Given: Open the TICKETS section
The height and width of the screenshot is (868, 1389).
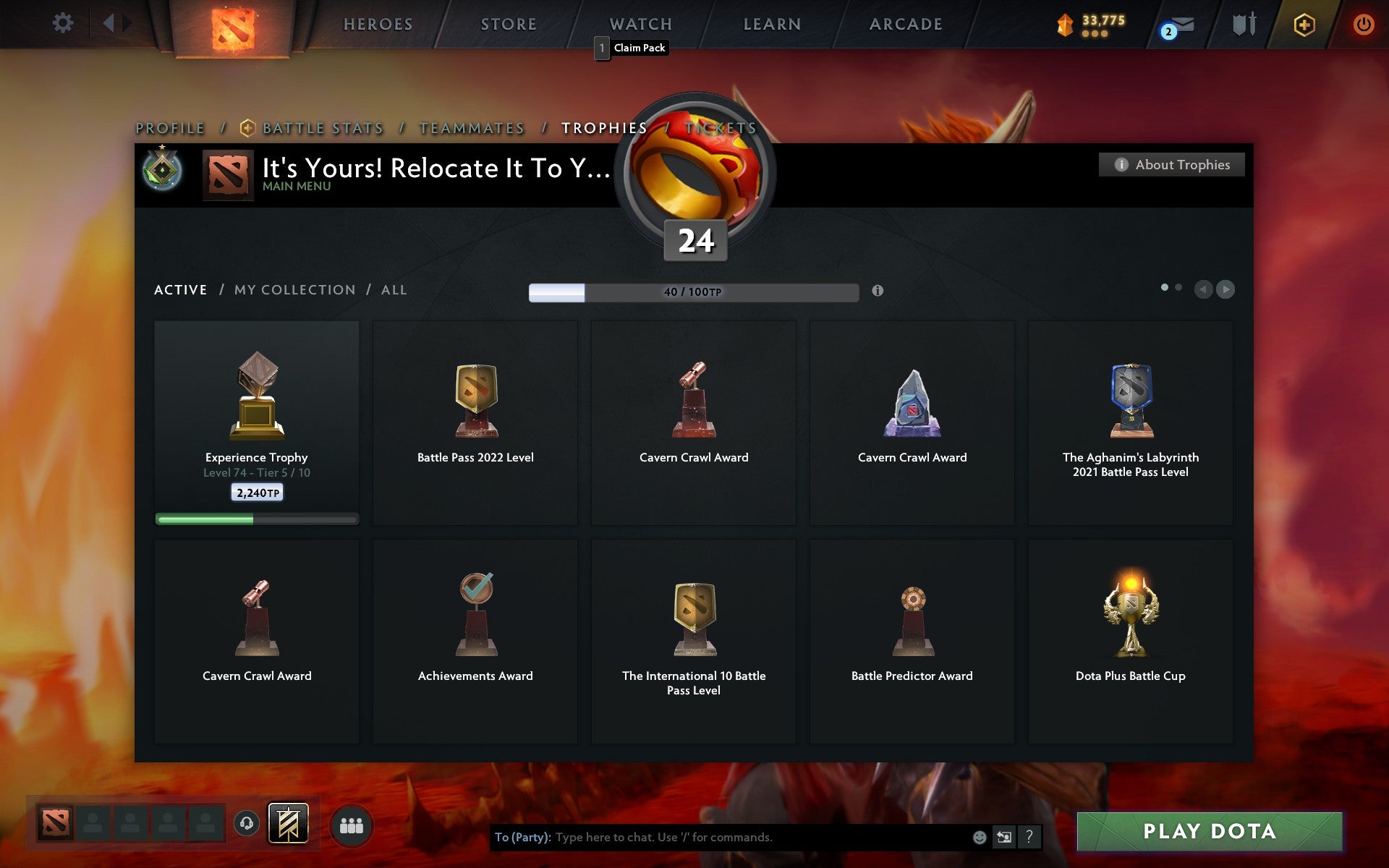Looking at the screenshot, I should [720, 128].
